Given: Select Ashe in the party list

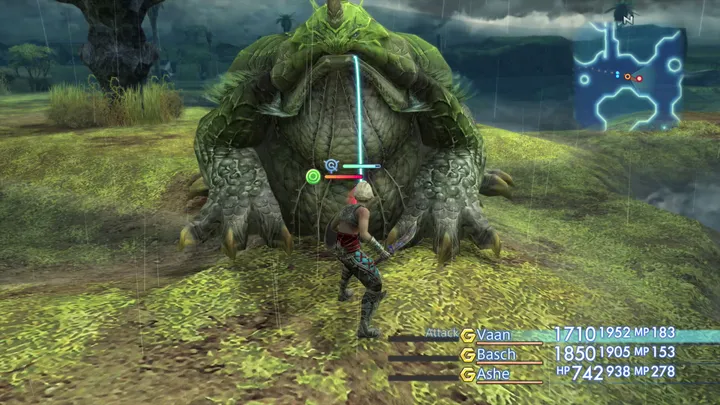Looking at the screenshot, I should click(495, 374).
